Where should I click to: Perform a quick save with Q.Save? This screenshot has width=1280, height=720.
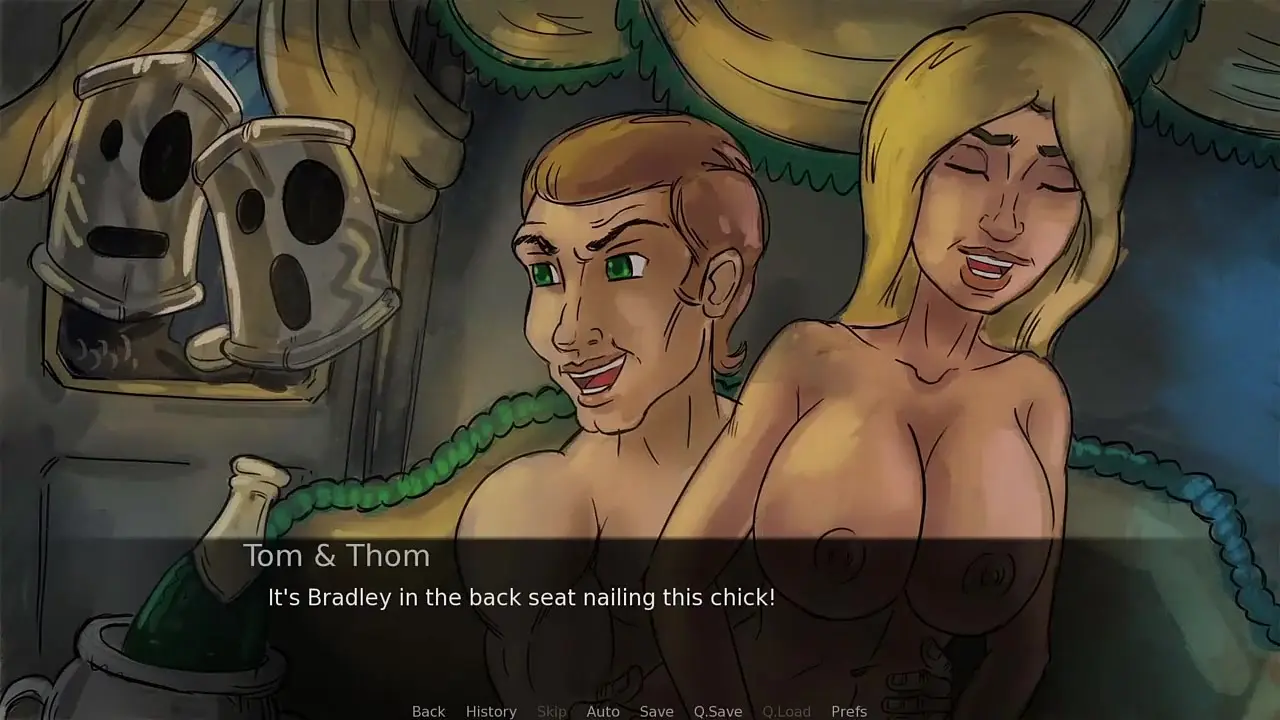point(718,711)
